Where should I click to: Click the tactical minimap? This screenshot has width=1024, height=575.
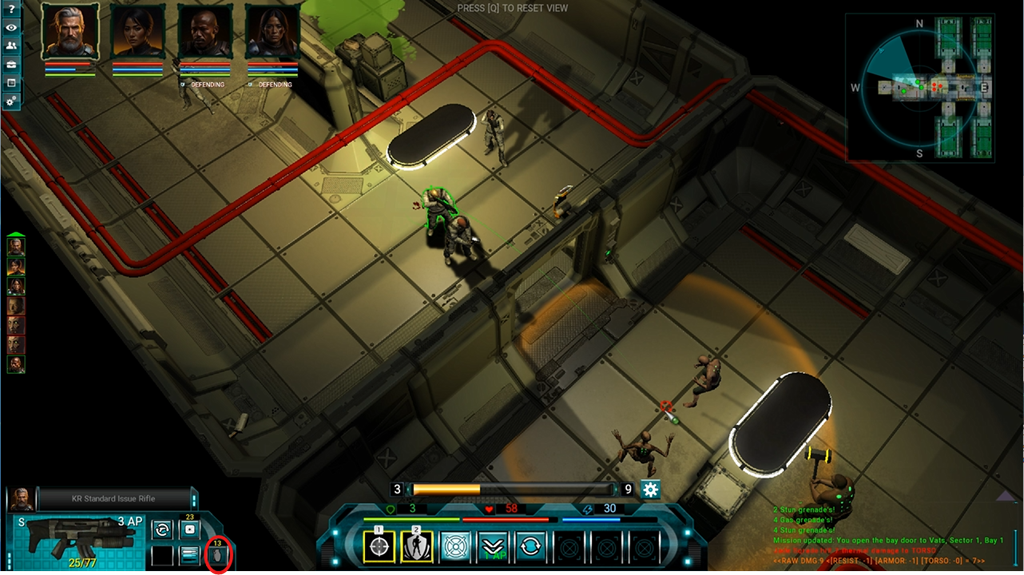click(x=921, y=88)
